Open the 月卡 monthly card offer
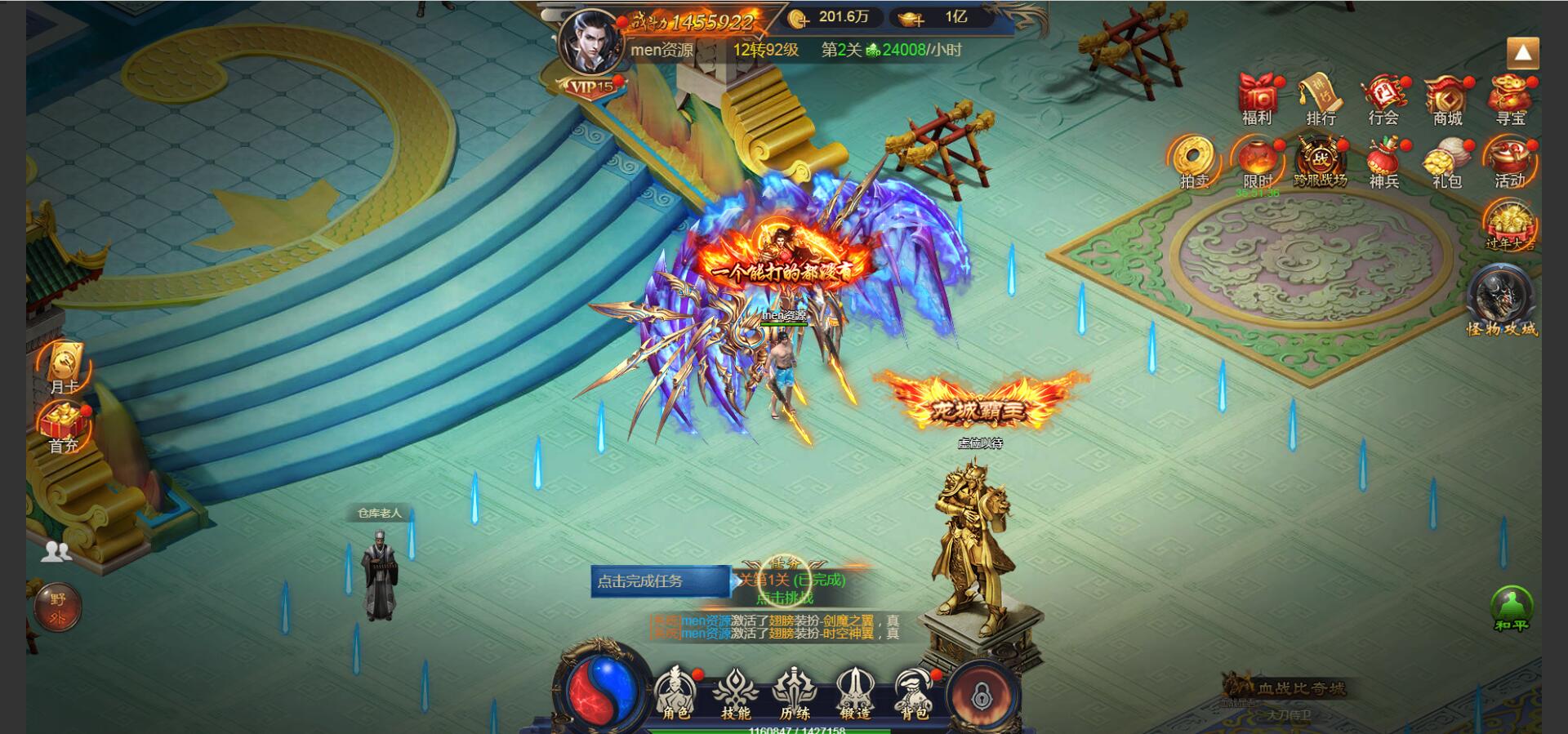Screen dimensions: 1568x734 pyautogui.click(x=64, y=367)
